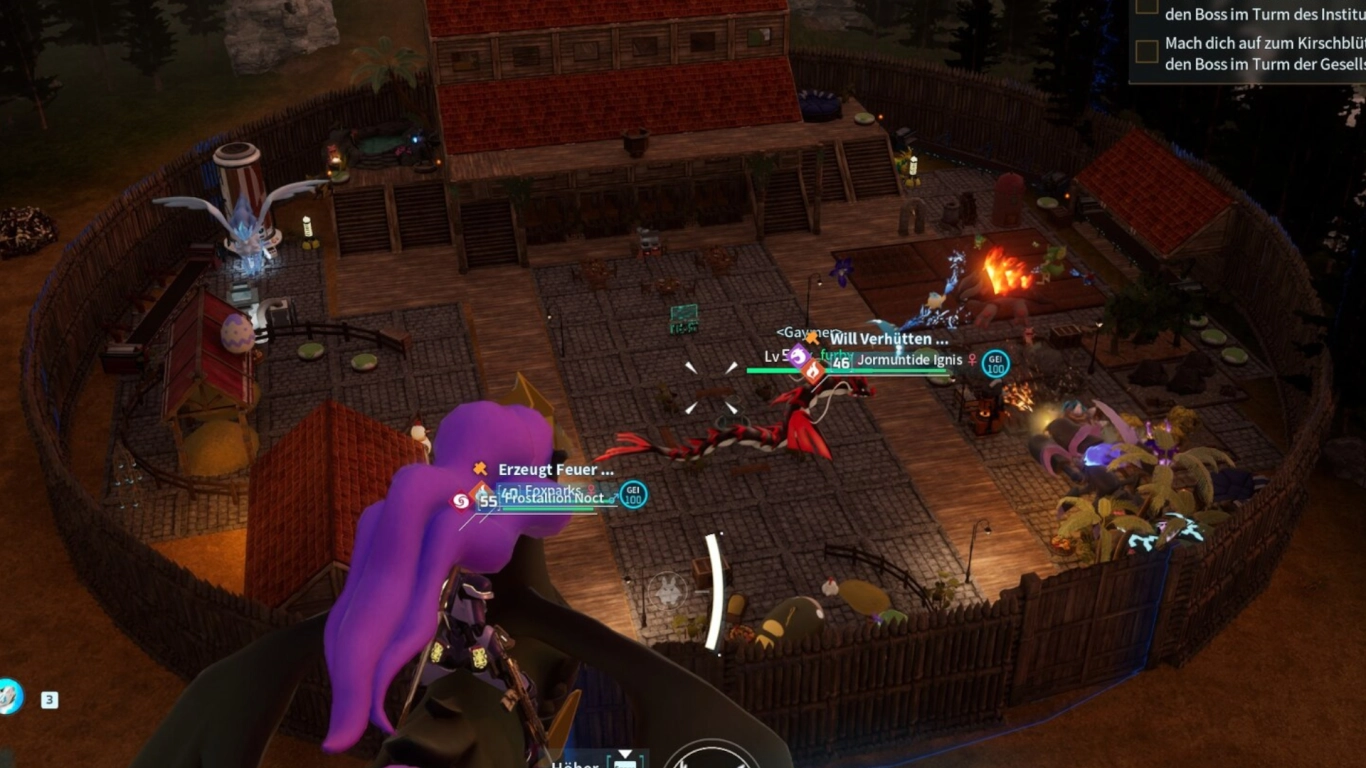Tick the checkbox beside the Kirschblüten objective
Image resolution: width=1366 pixels, height=768 pixels.
tap(1147, 50)
